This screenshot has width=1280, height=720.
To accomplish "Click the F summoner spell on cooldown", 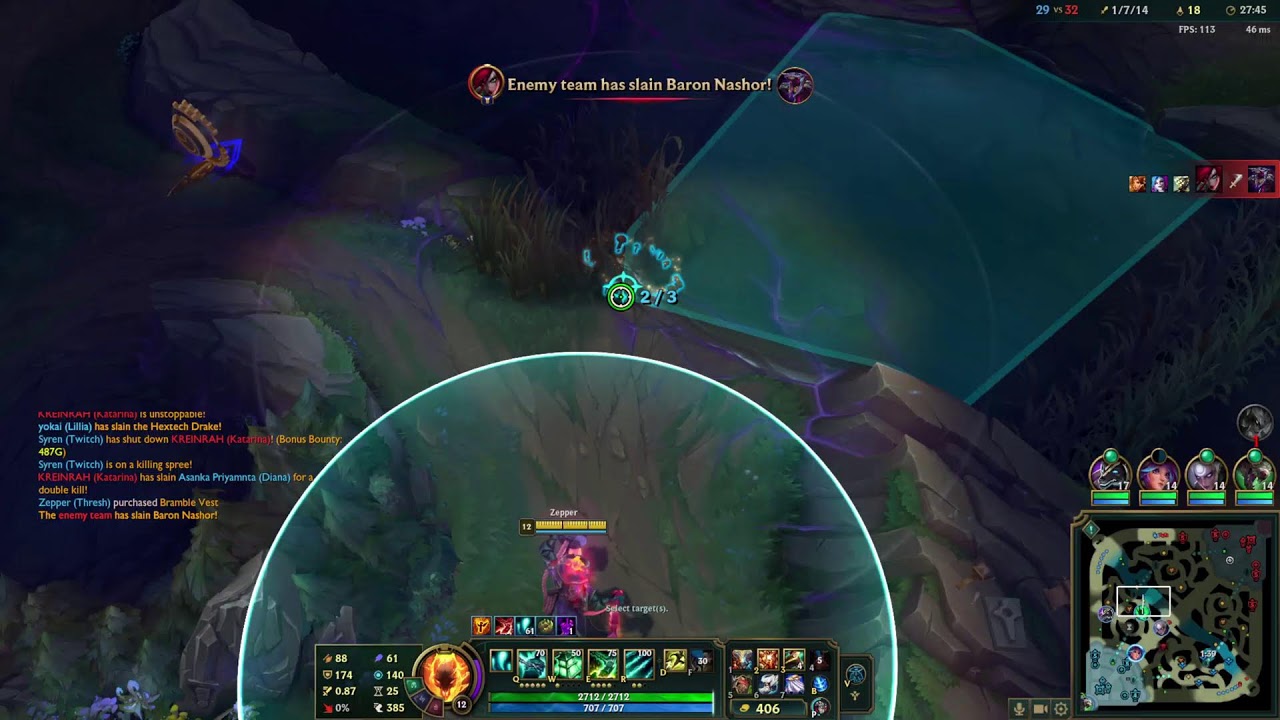I will coord(701,662).
